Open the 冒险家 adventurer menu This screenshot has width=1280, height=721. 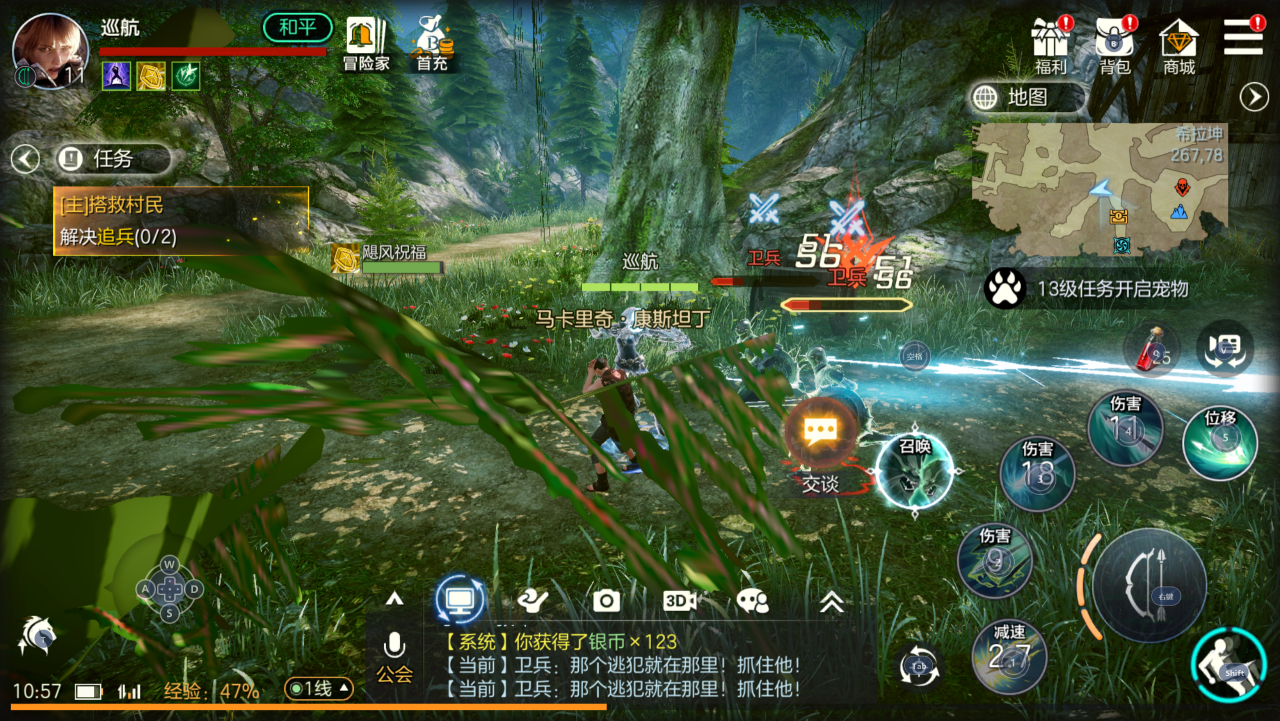click(366, 44)
